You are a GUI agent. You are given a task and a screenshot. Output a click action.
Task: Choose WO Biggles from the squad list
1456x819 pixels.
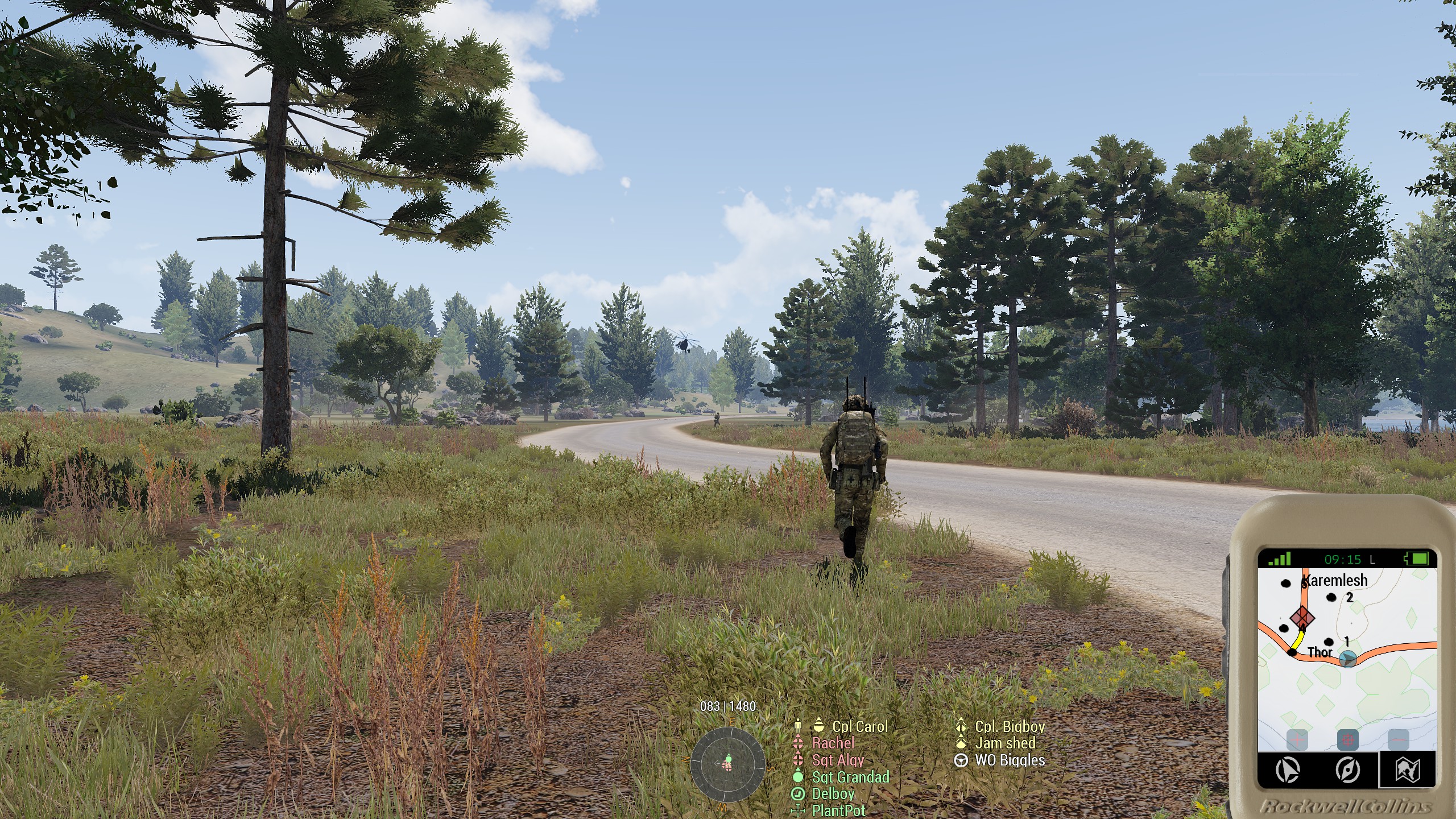[1010, 760]
